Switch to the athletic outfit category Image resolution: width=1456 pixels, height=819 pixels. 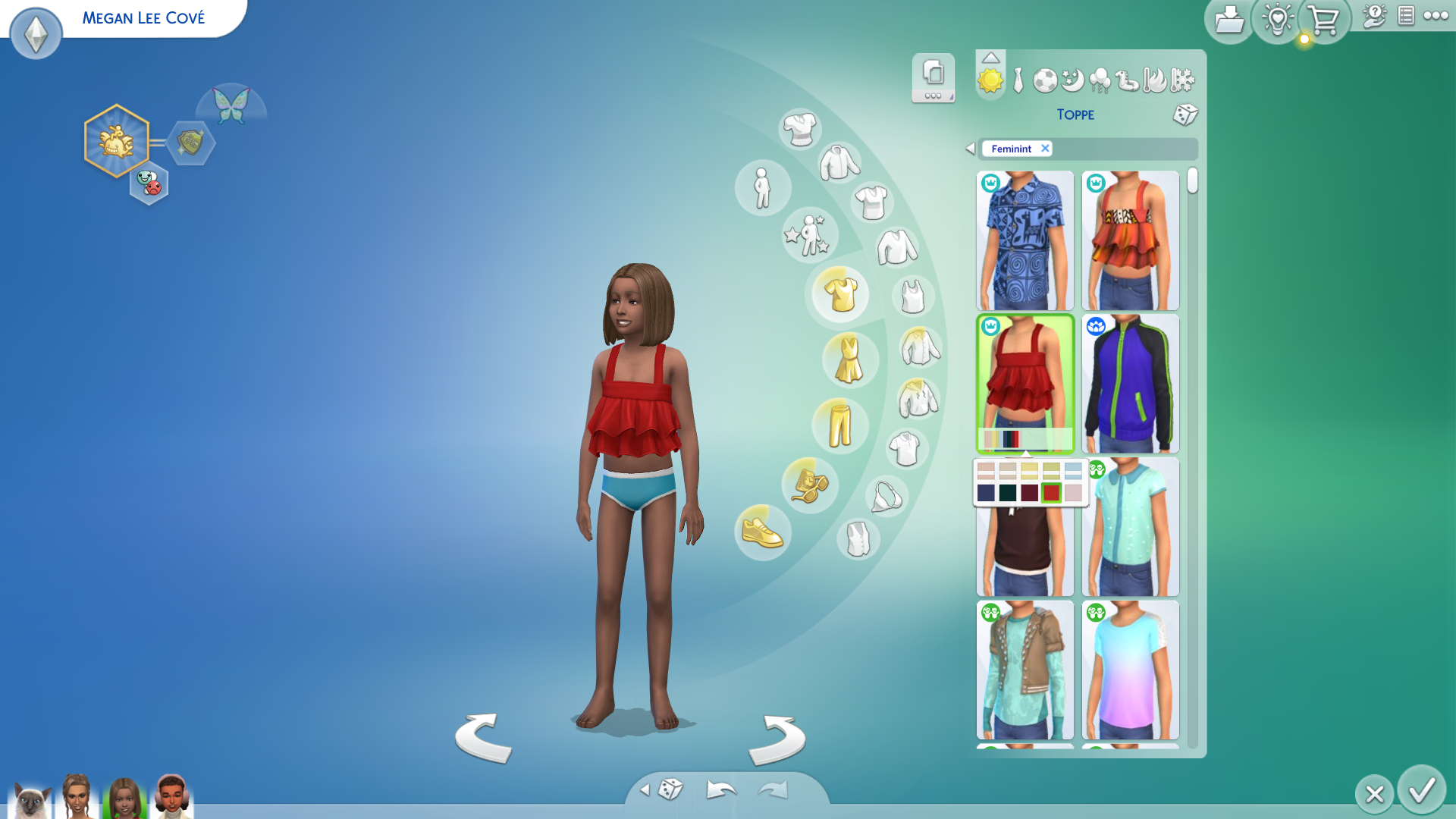(1045, 80)
